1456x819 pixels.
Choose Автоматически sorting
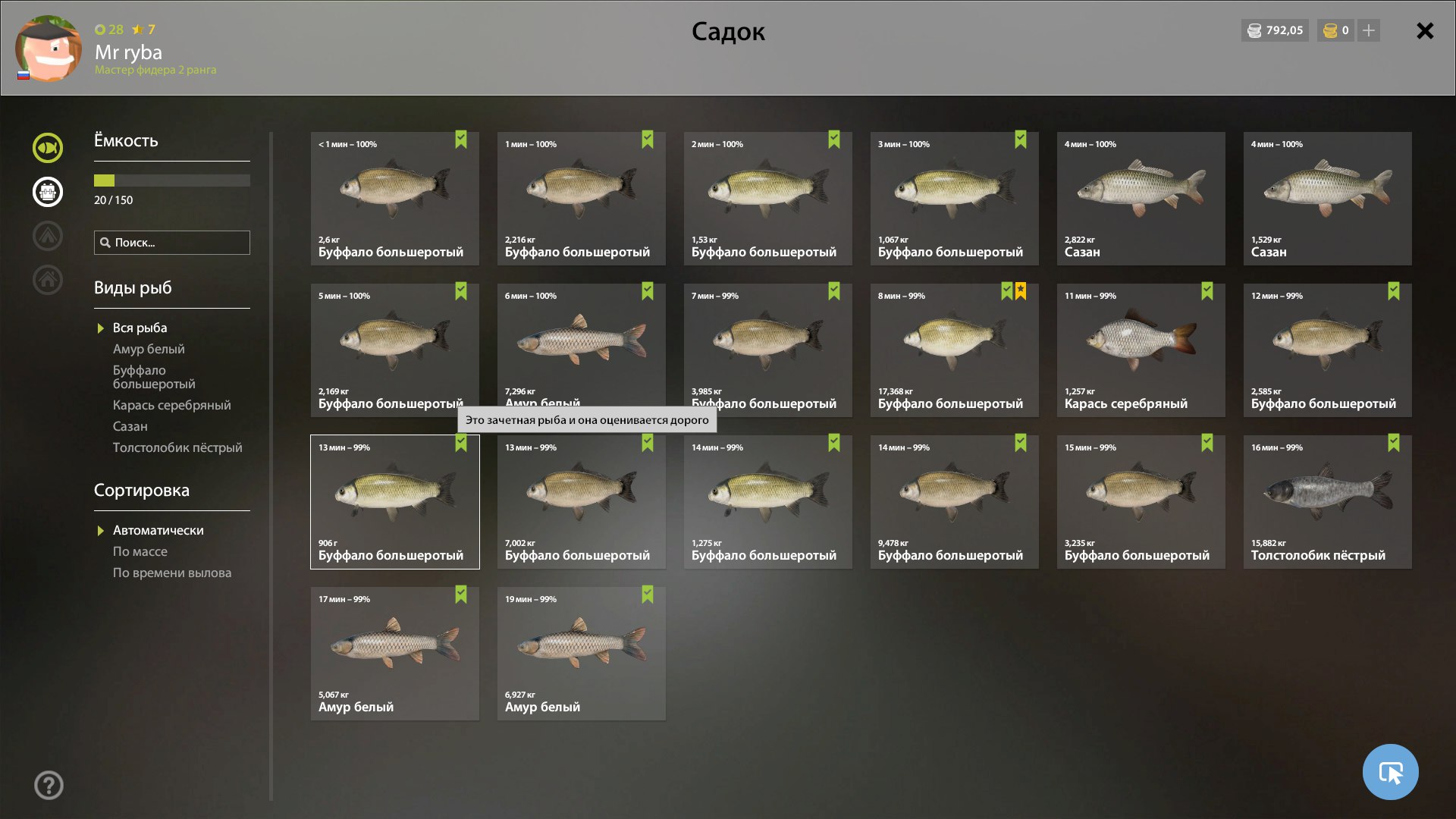pyautogui.click(x=158, y=530)
